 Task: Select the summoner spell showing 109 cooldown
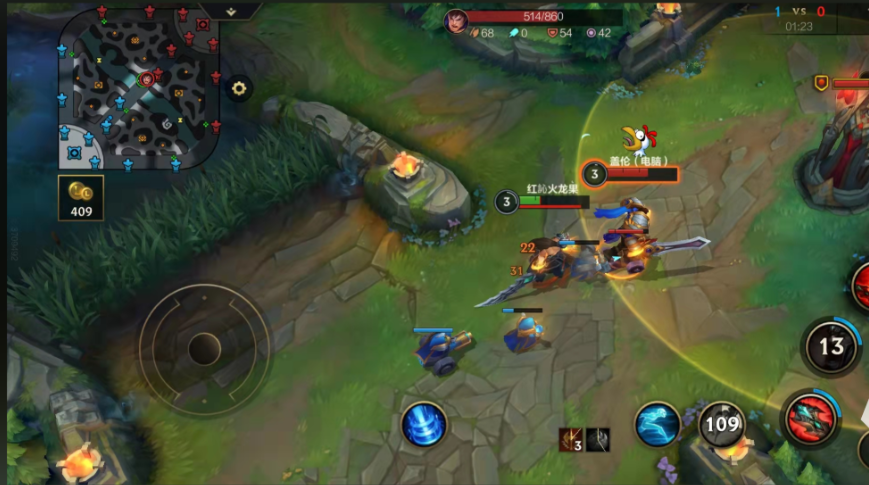pos(721,424)
